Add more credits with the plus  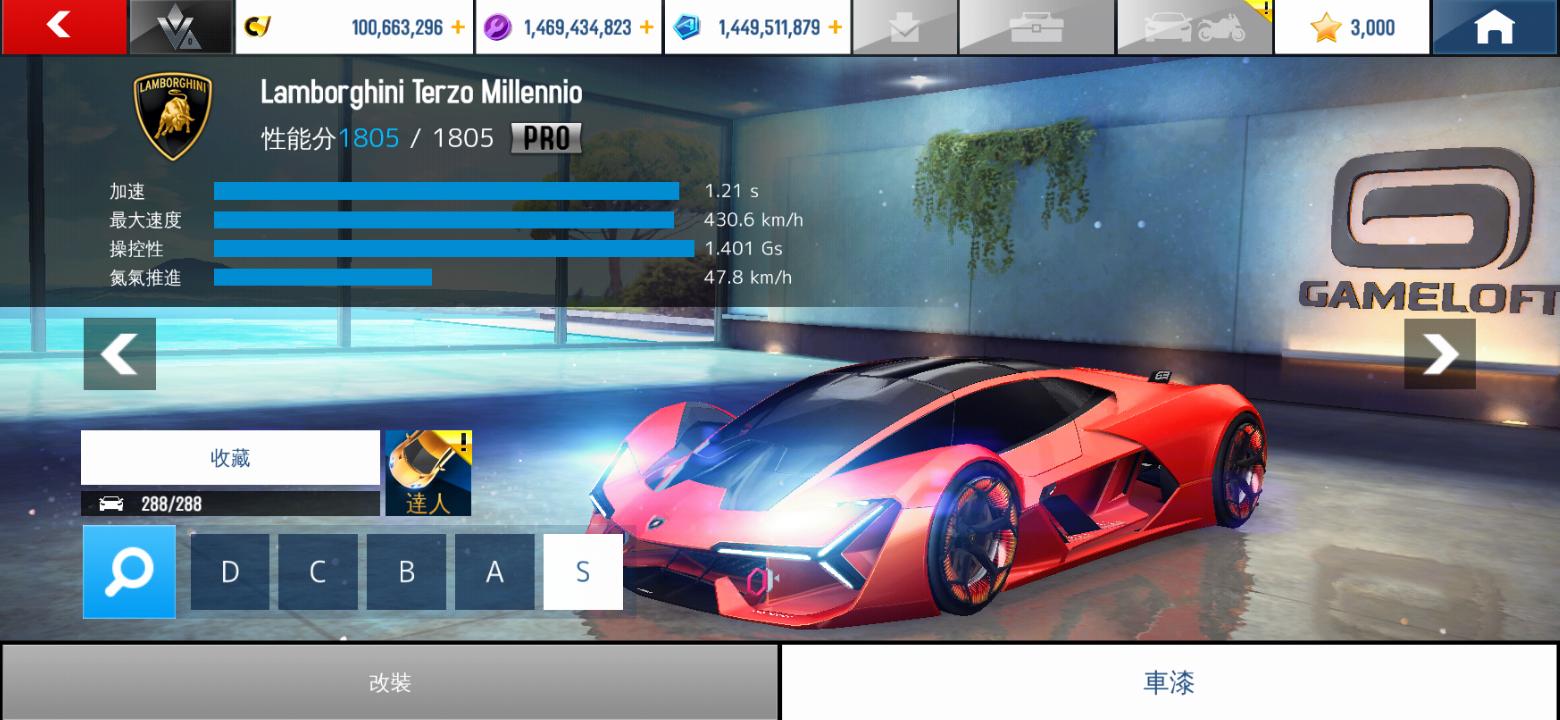(458, 28)
